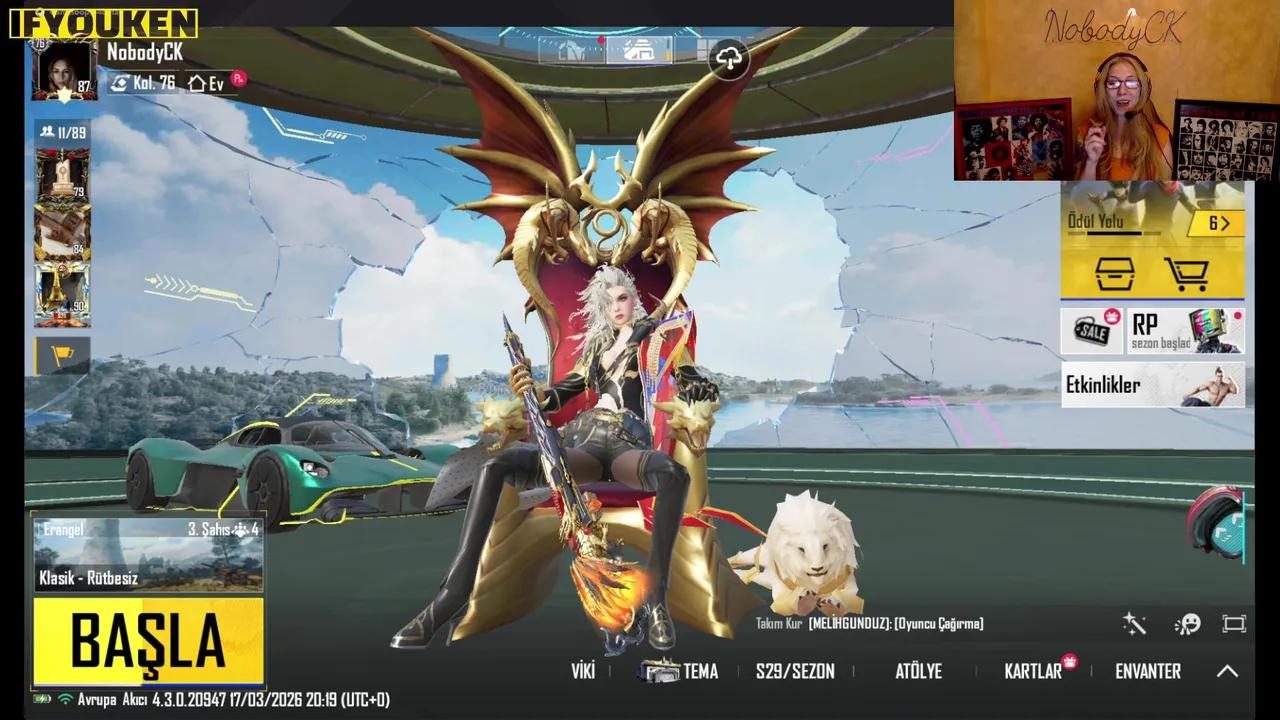Open the emote smiley icon near bottom right

coord(1188,623)
